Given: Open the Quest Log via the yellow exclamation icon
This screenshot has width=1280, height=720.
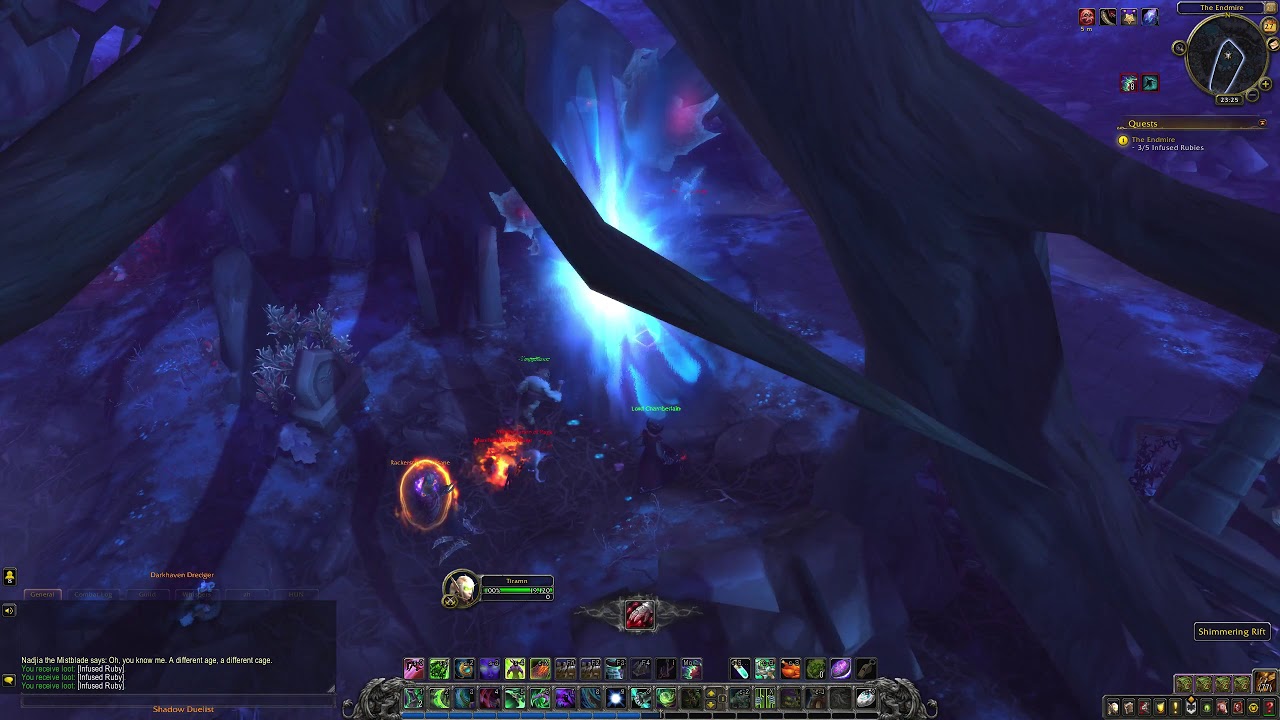Looking at the screenshot, I should tap(1175, 707).
